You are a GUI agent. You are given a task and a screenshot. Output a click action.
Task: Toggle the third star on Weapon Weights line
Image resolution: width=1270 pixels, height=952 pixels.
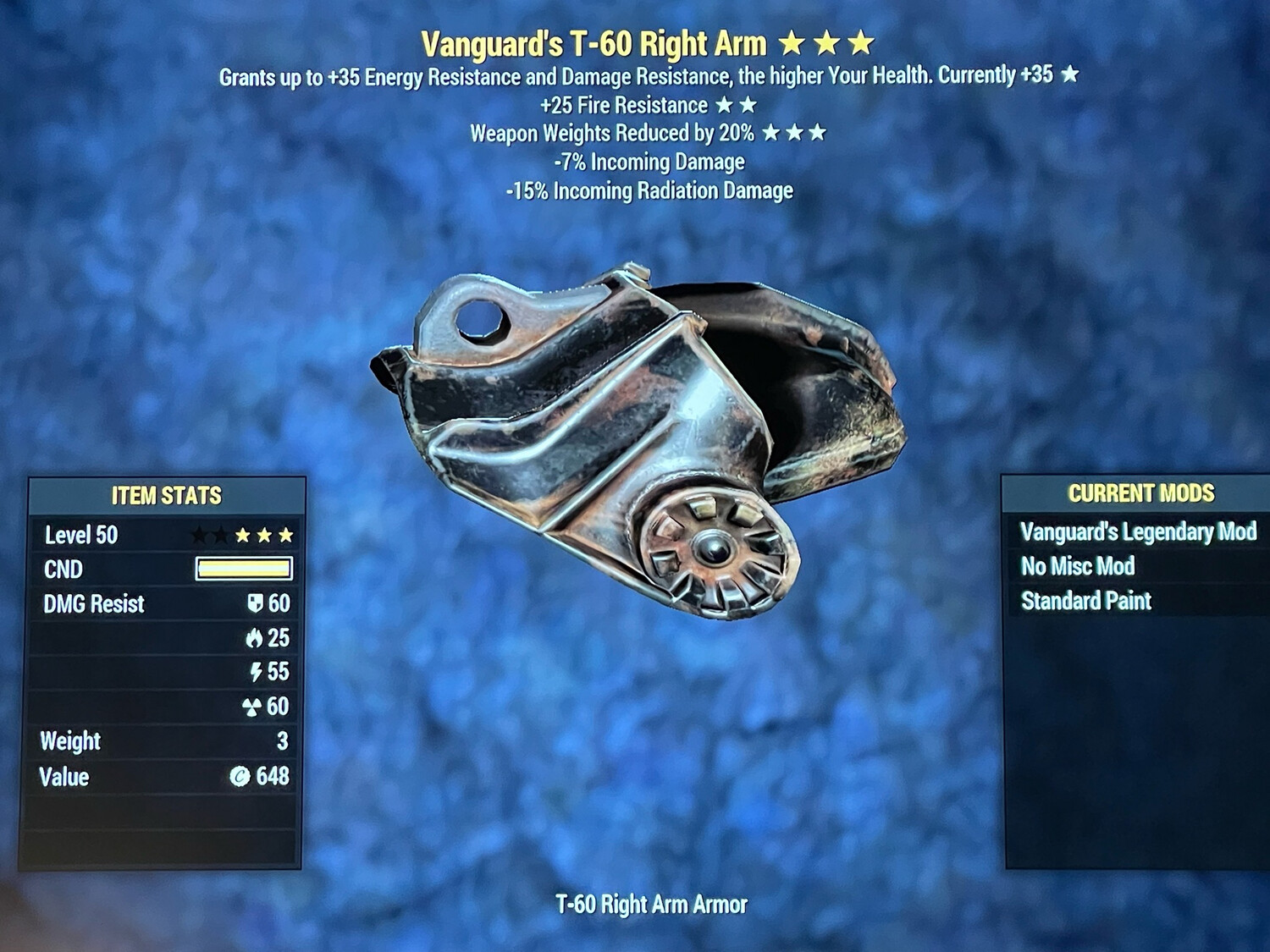click(820, 132)
